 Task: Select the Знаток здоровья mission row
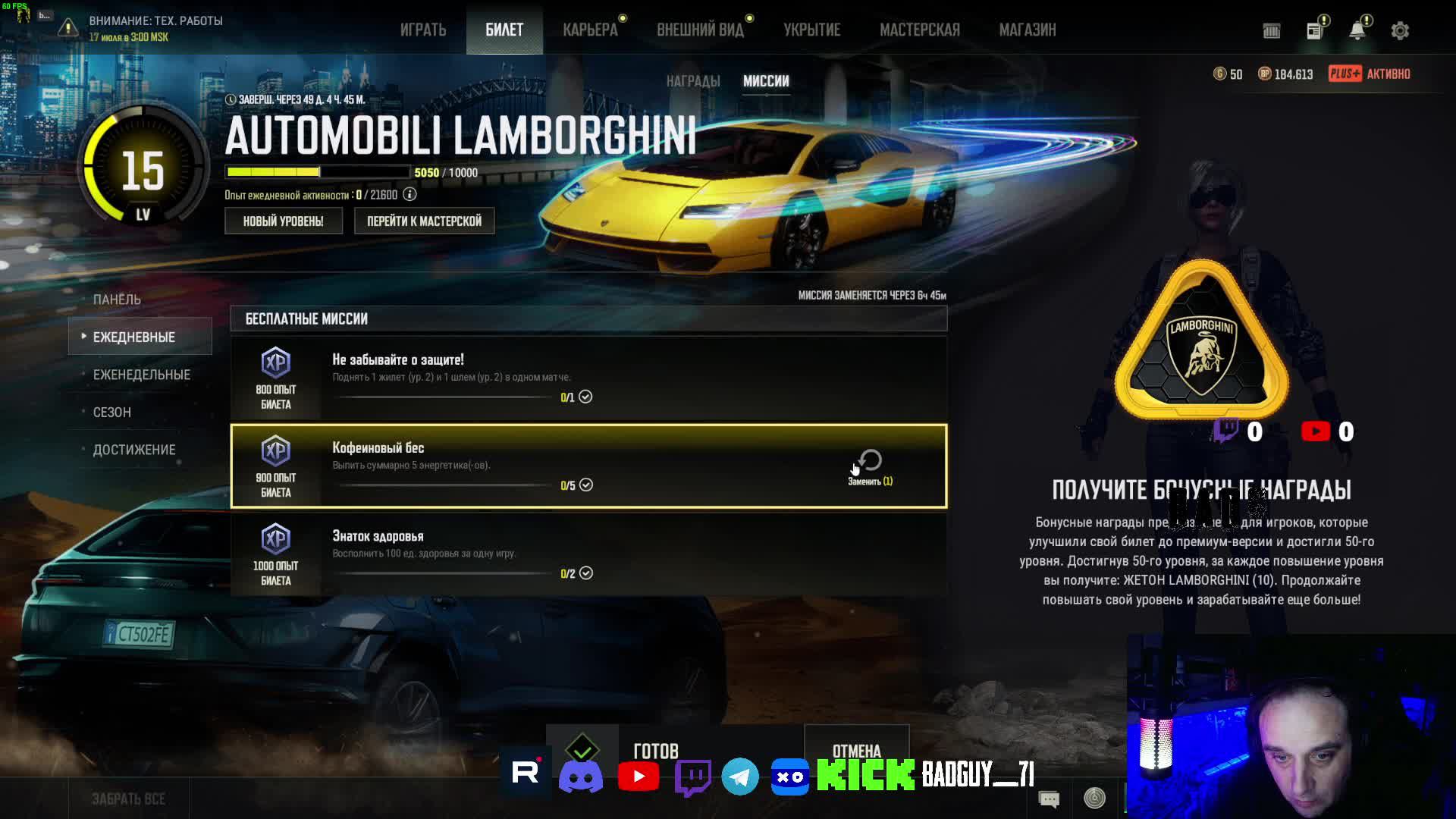click(x=588, y=554)
